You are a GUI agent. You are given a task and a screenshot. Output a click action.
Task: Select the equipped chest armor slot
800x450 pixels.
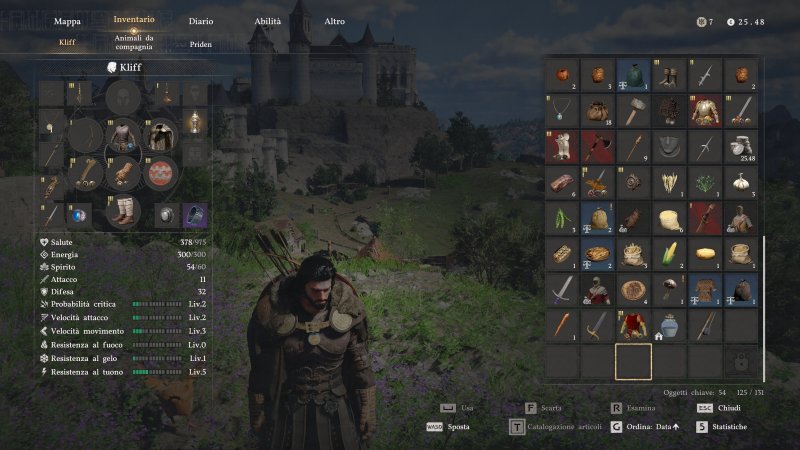tap(124, 133)
